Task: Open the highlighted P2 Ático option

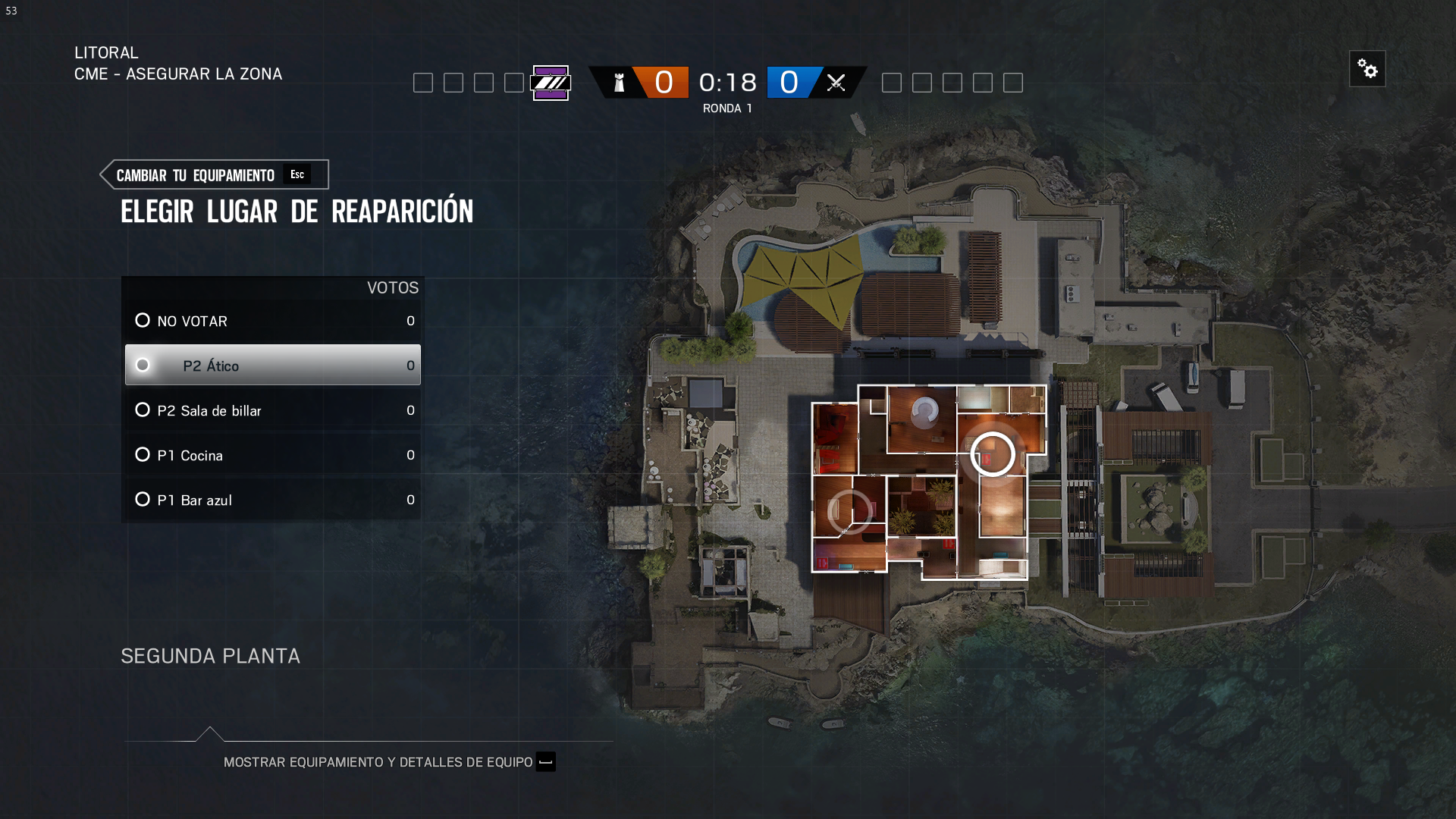Action: click(x=211, y=365)
